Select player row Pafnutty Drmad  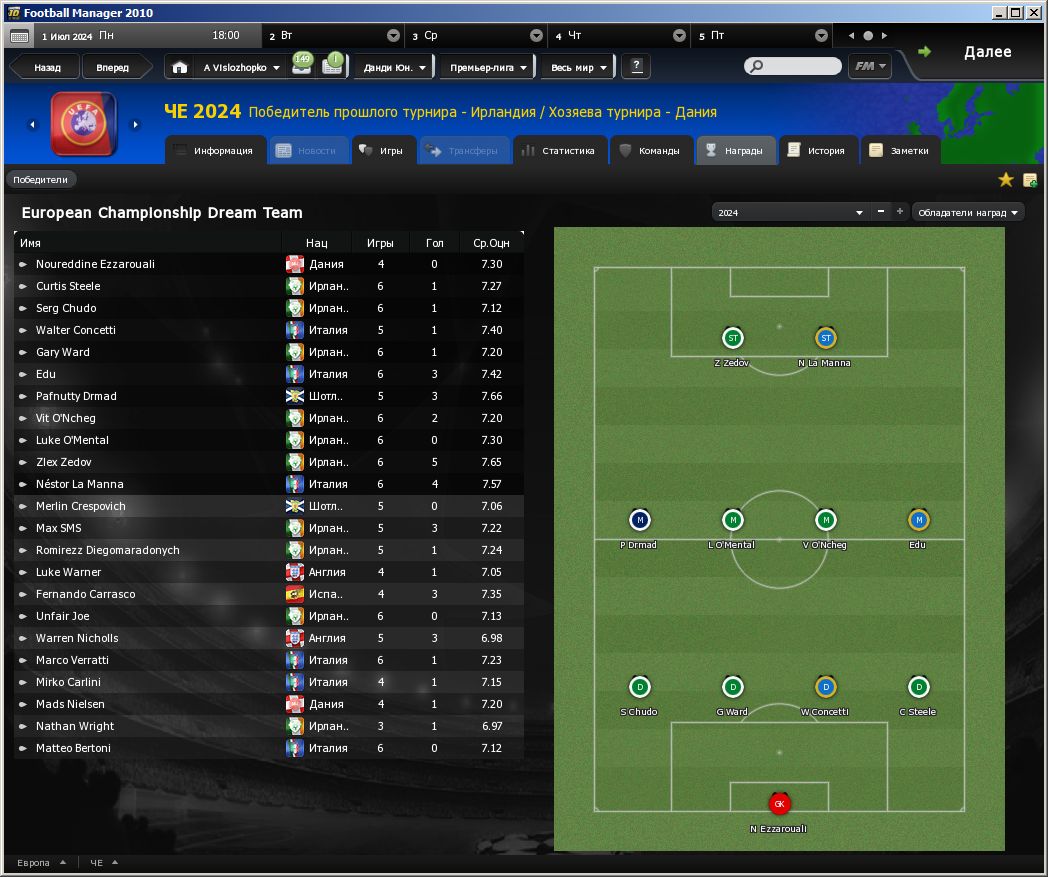tap(76, 396)
